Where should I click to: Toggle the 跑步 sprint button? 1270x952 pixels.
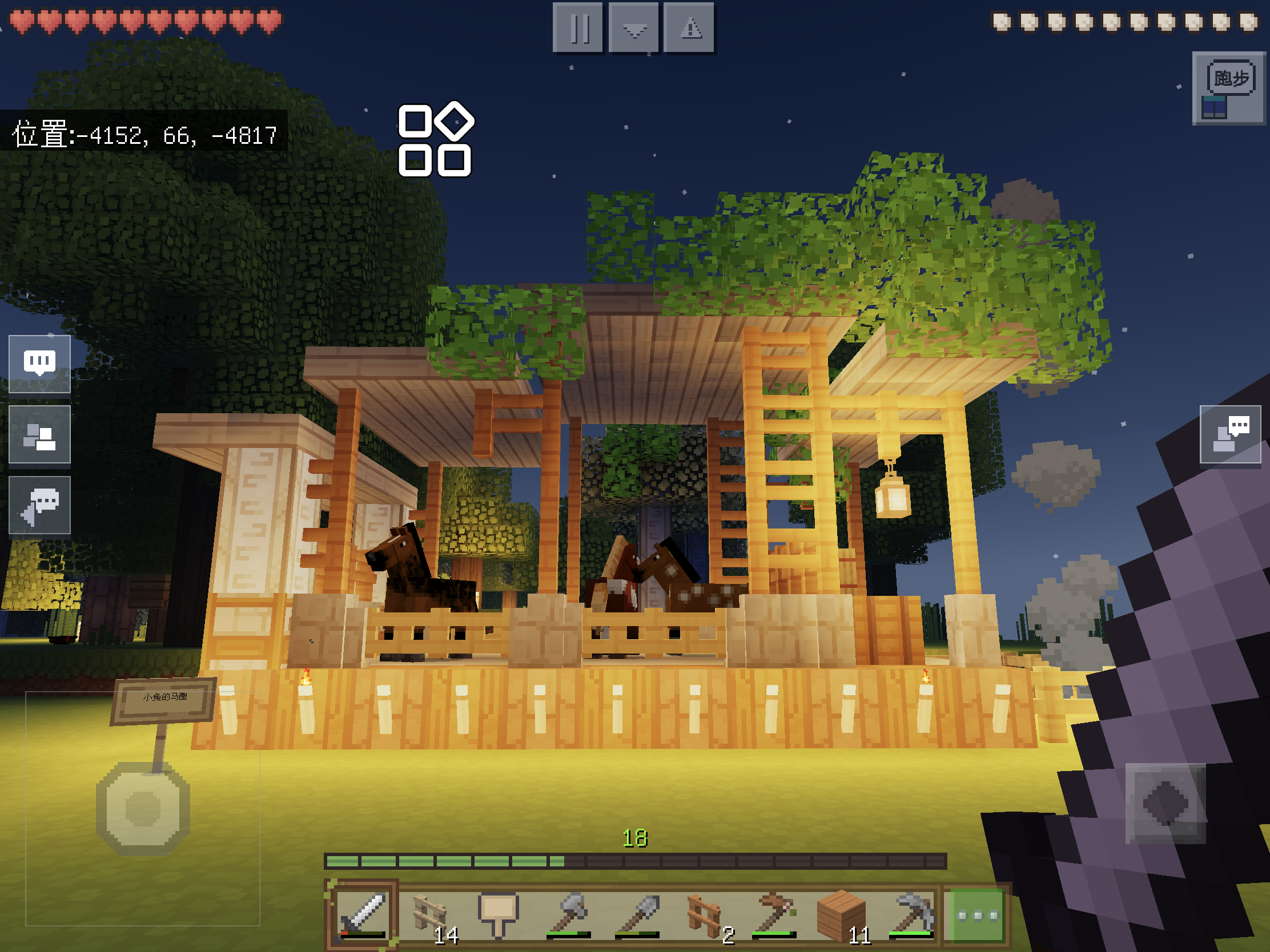pyautogui.click(x=1229, y=88)
